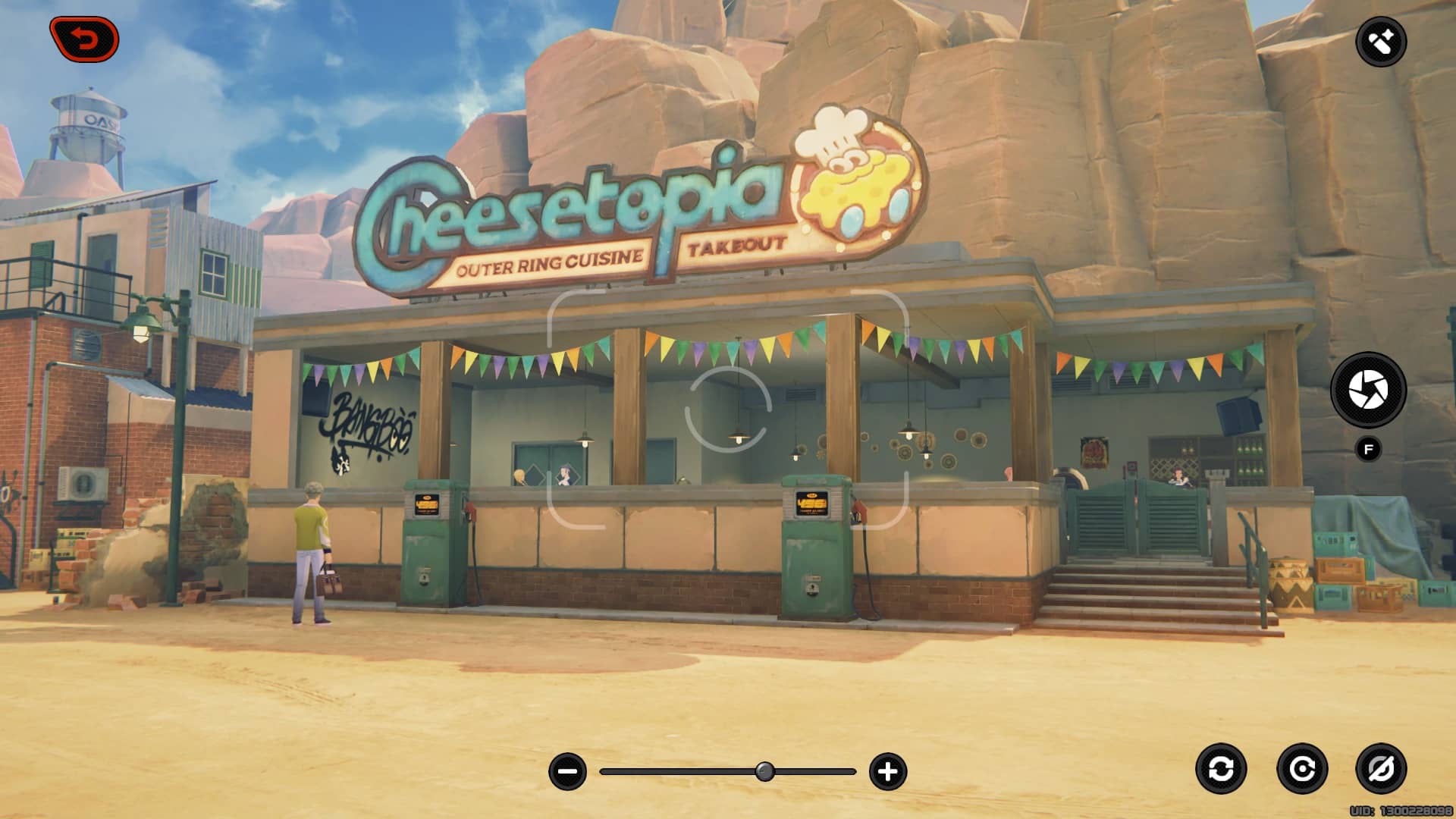Reset the camera with the circular arrow
This screenshot has height=819, width=1456.
click(x=1302, y=769)
